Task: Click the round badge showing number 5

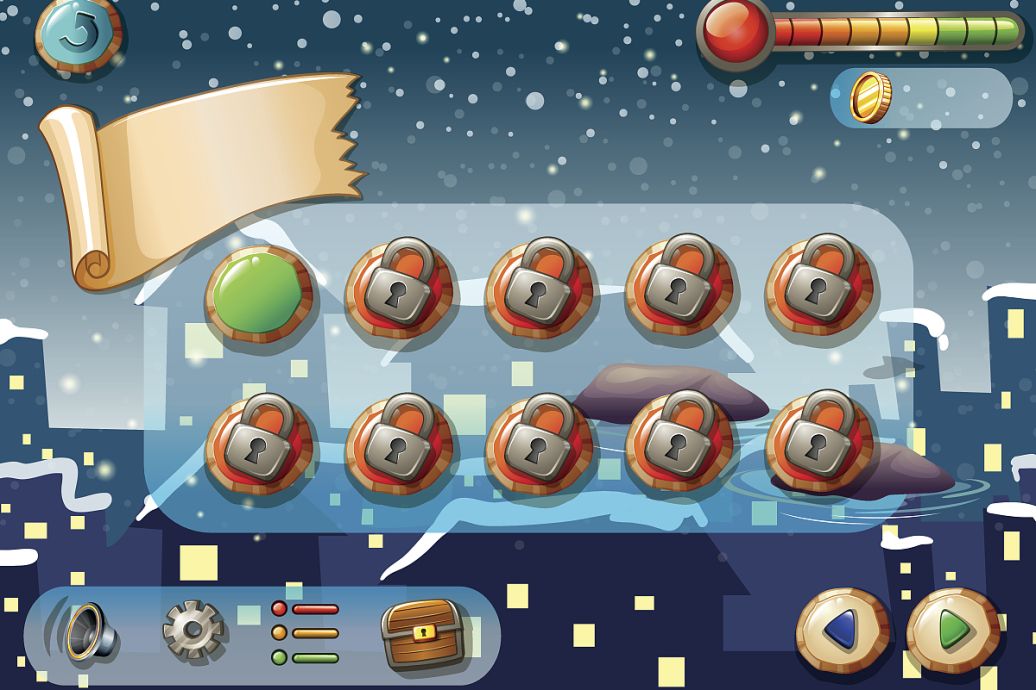Action: (x=78, y=33)
